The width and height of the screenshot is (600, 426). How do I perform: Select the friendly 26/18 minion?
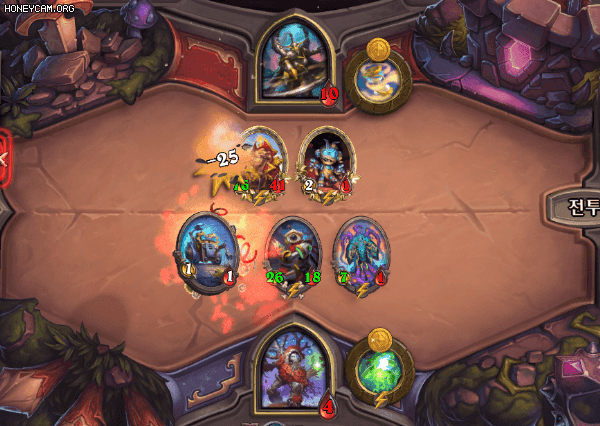(293, 252)
